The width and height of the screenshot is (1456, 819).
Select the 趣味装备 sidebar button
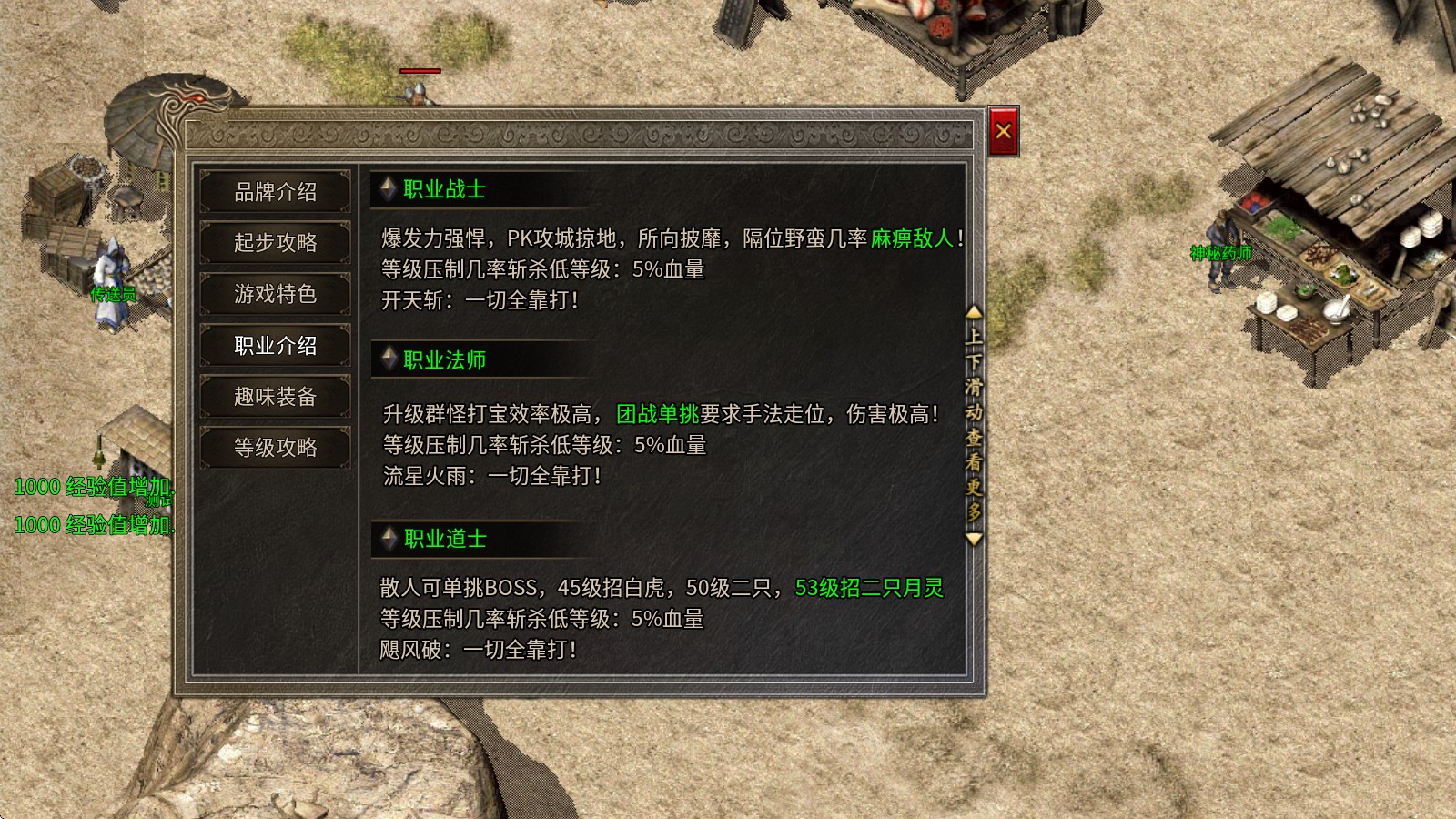point(275,397)
